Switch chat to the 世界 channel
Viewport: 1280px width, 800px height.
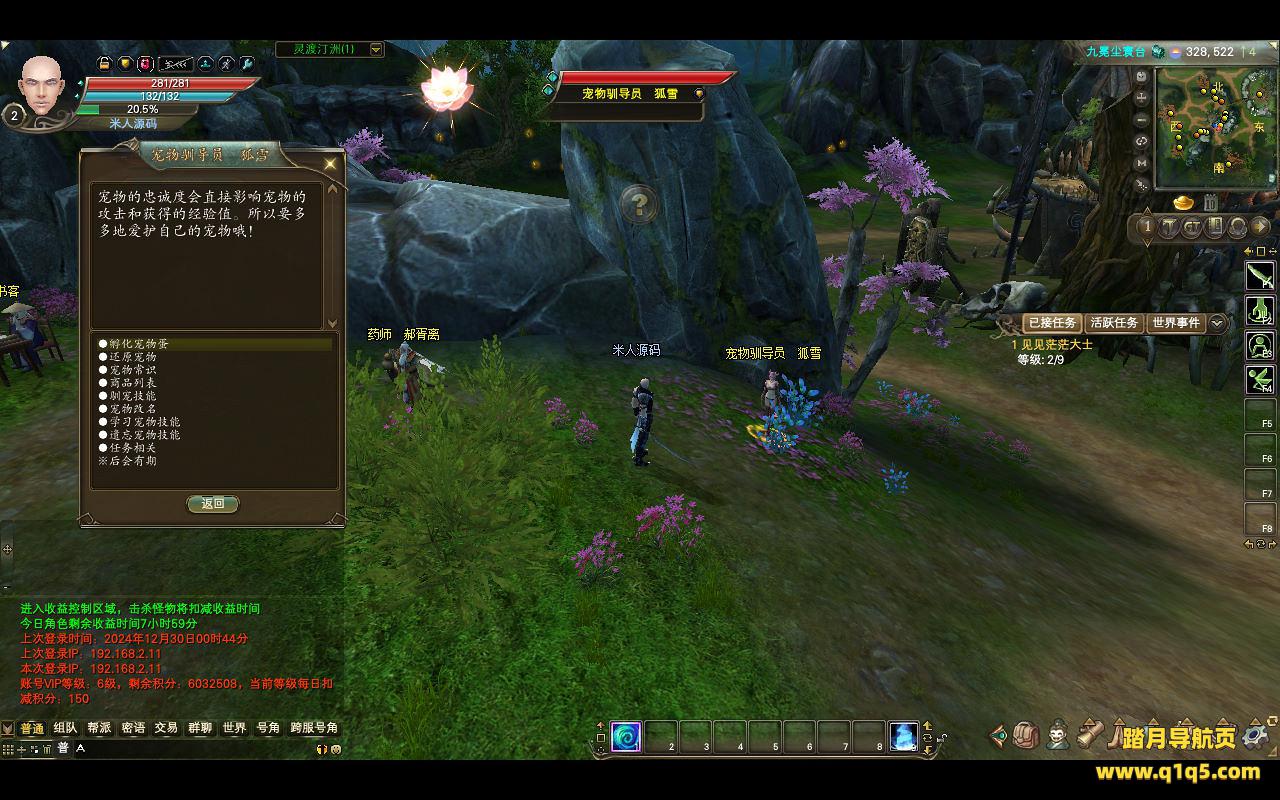pos(234,728)
